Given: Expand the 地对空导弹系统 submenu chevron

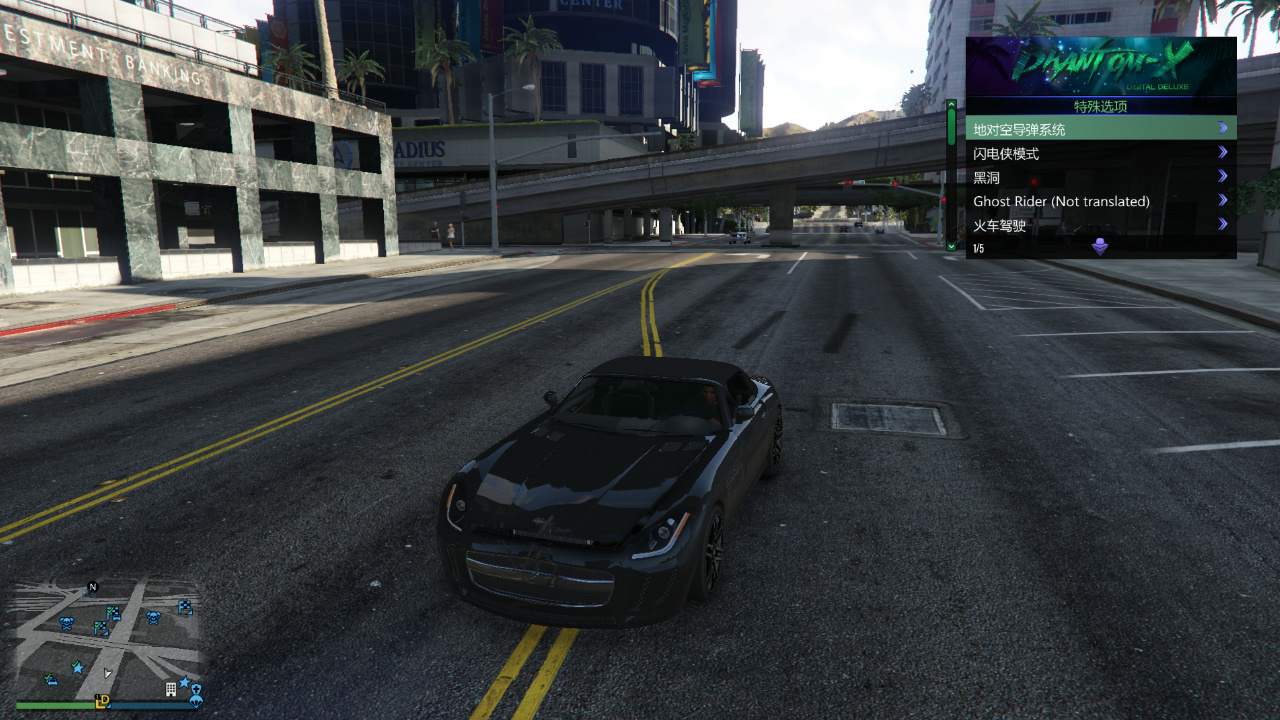Looking at the screenshot, I should pos(1222,128).
